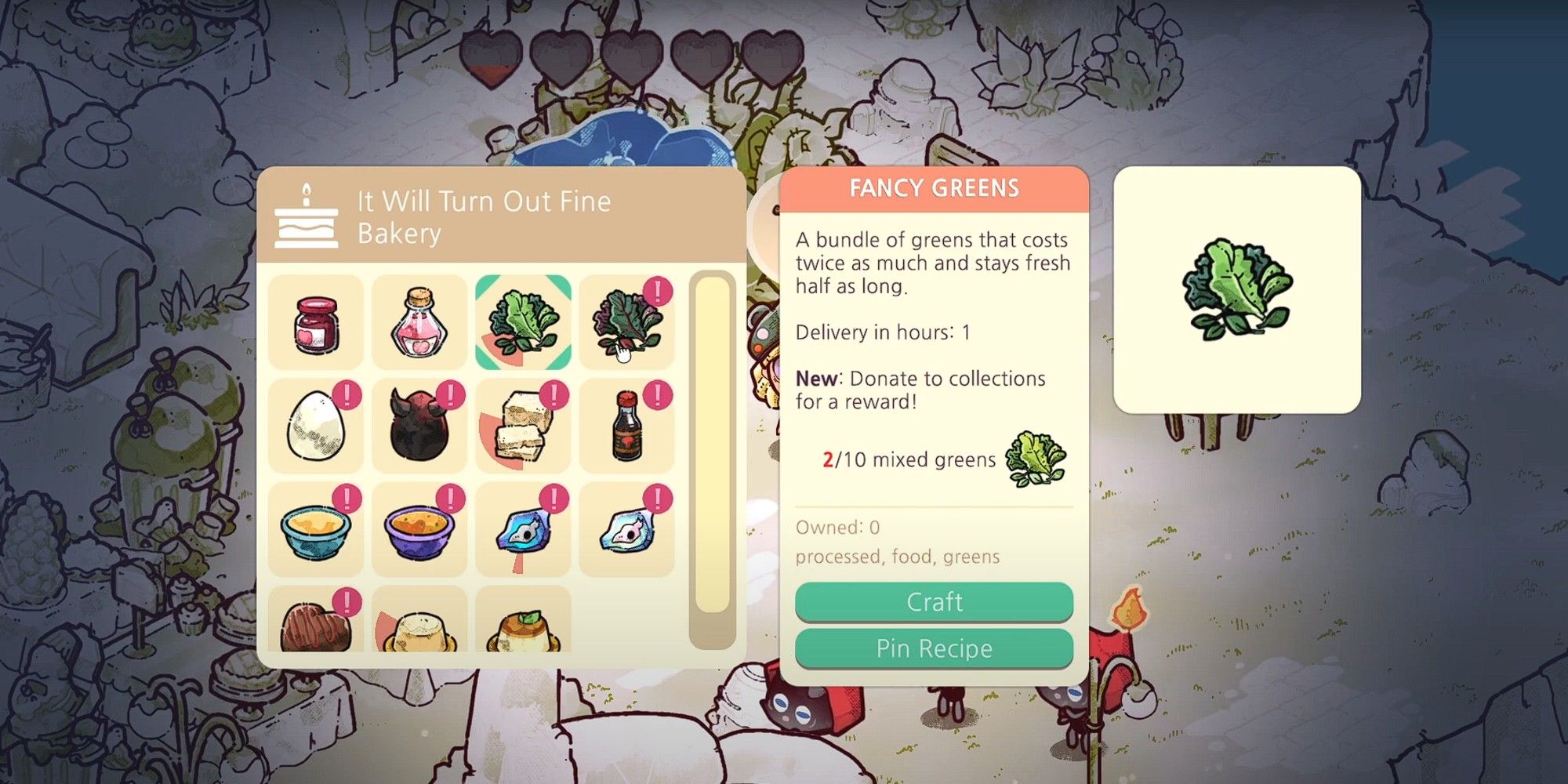Viewport: 1568px width, 784px height.
Task: Select the purple greens recipe with notification badge
Action: pos(627,321)
